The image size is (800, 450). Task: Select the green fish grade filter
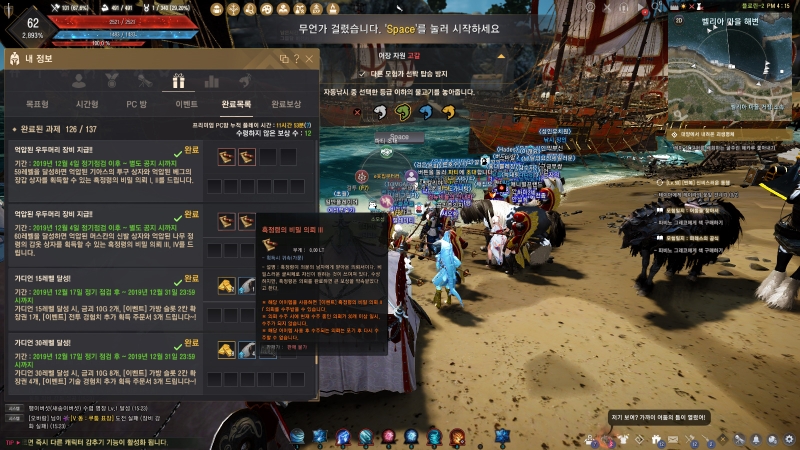(x=404, y=111)
